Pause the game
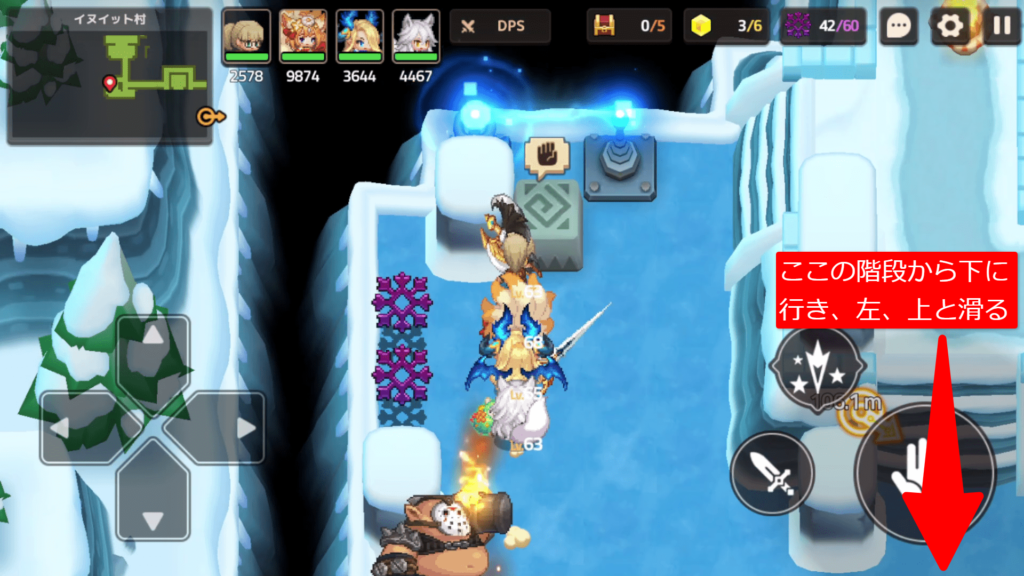The height and width of the screenshot is (576, 1024). pyautogui.click(x=1000, y=27)
